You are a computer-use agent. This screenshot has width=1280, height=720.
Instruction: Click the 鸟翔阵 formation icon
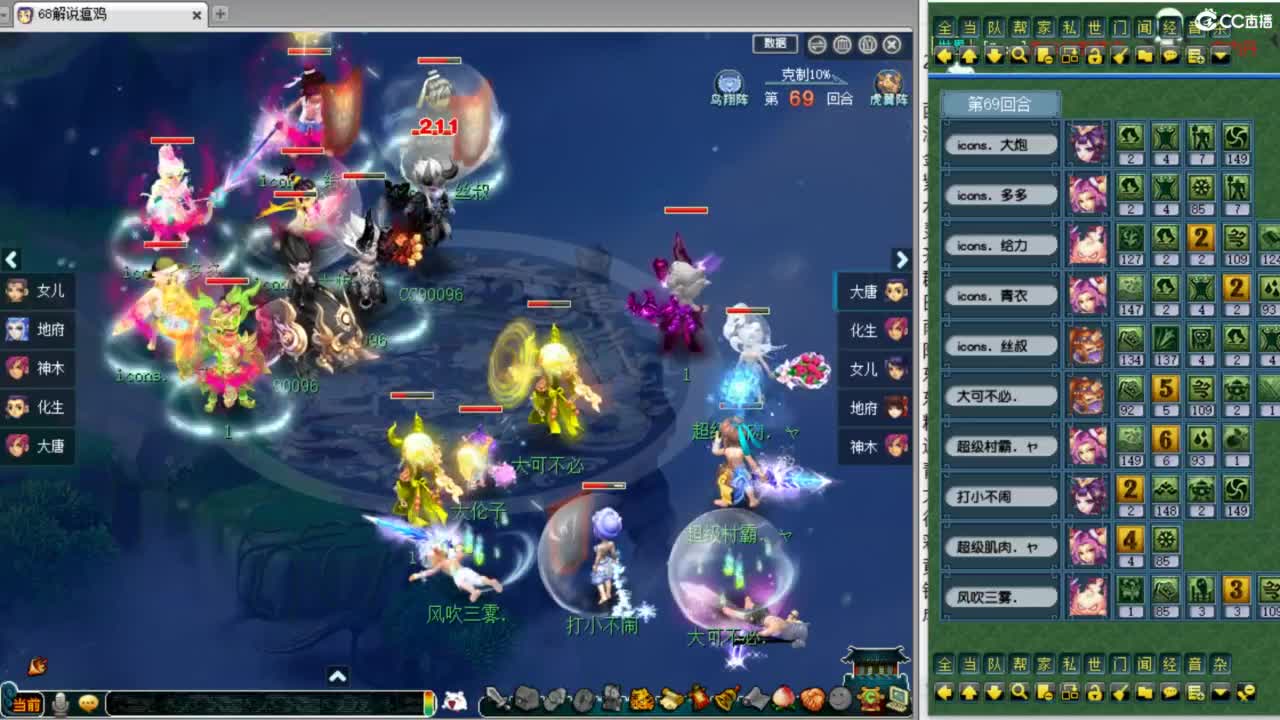(727, 80)
